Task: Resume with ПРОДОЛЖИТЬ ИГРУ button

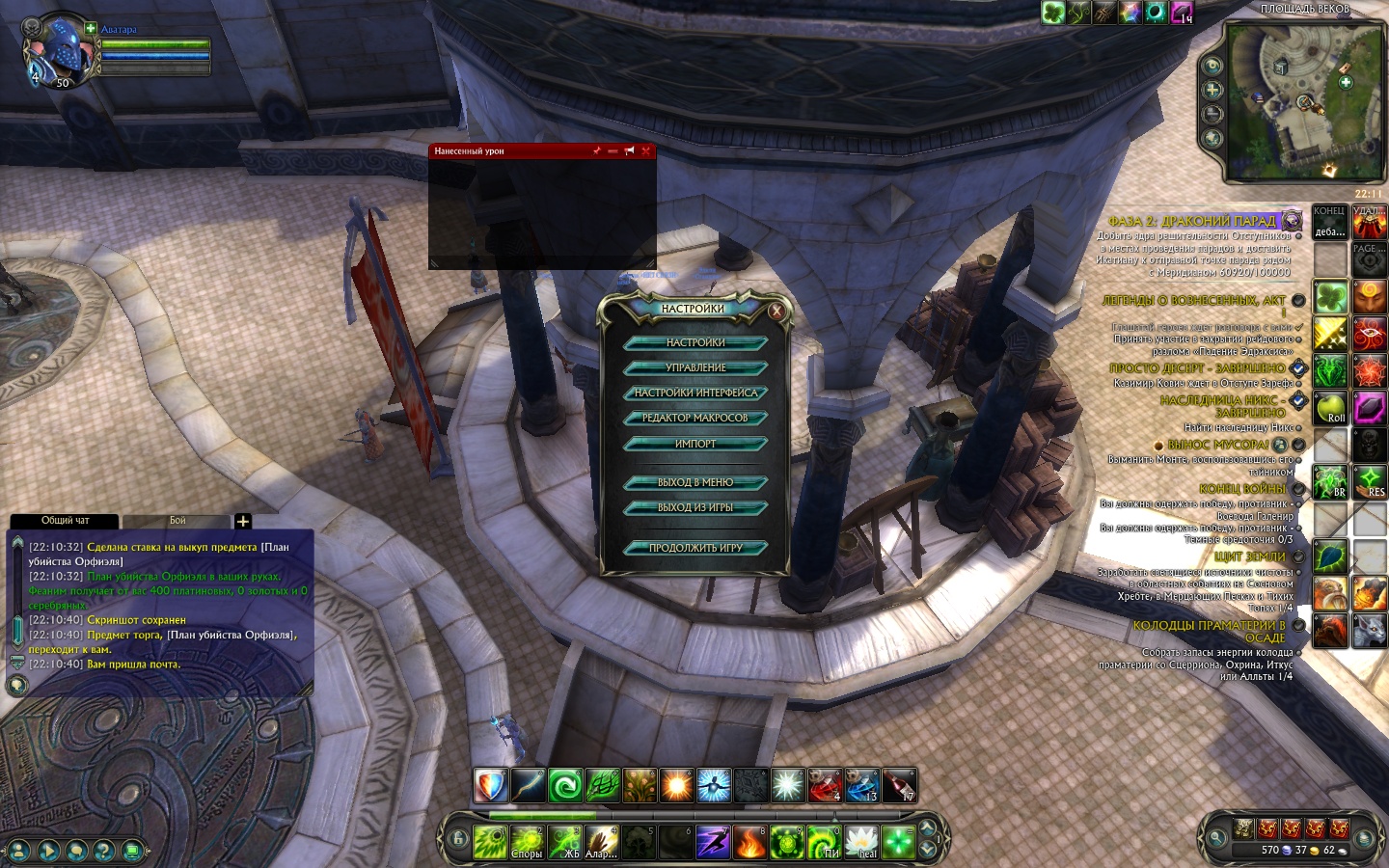Action: click(694, 548)
